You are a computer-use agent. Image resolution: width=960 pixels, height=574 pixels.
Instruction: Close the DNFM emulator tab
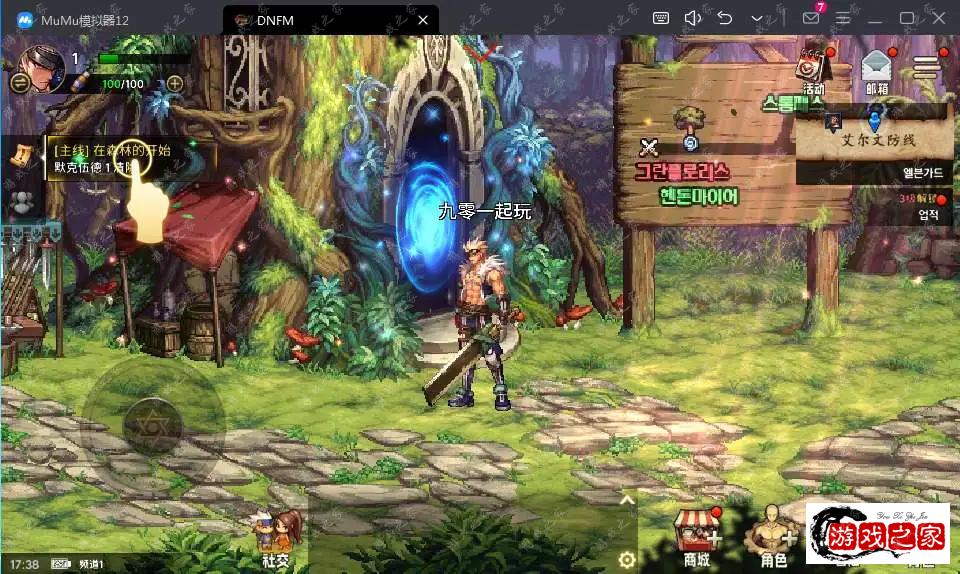(x=423, y=19)
